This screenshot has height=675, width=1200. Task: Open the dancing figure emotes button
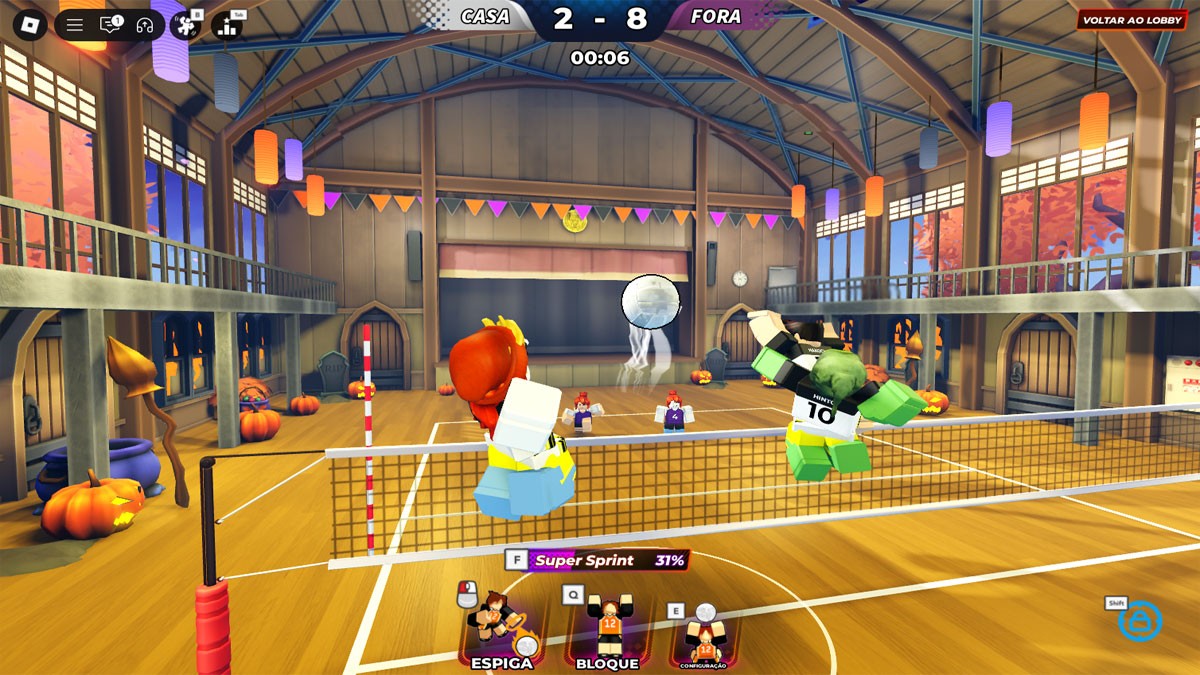(x=185, y=24)
